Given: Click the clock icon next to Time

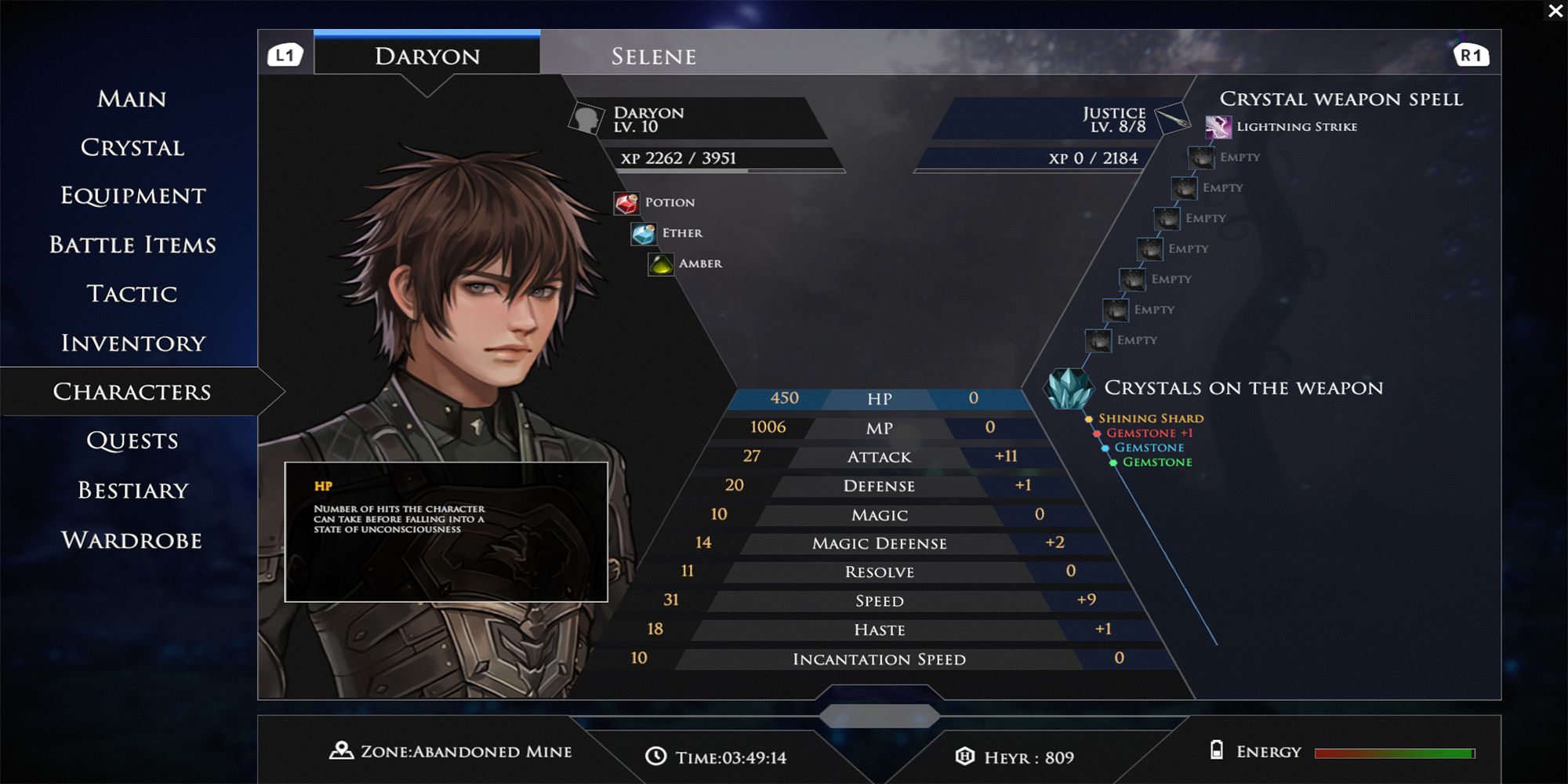Looking at the screenshot, I should [654, 757].
